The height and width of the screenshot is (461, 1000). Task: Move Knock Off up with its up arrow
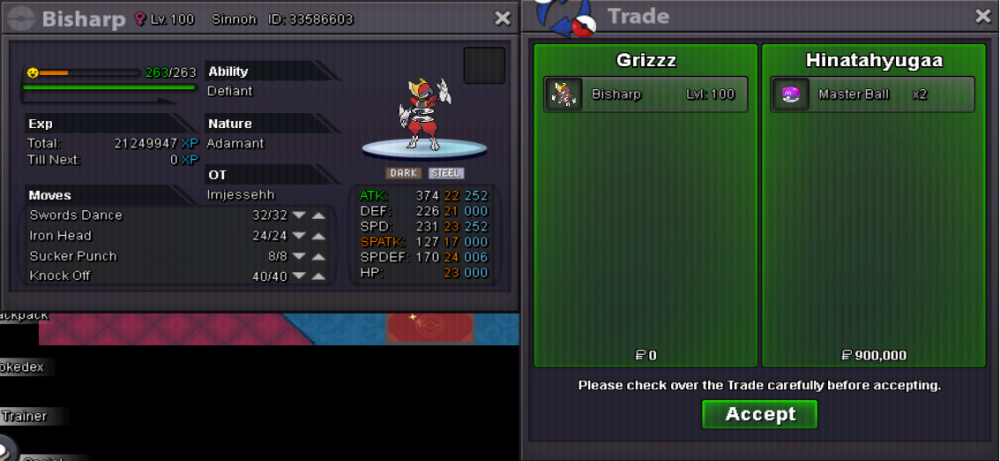(x=318, y=276)
